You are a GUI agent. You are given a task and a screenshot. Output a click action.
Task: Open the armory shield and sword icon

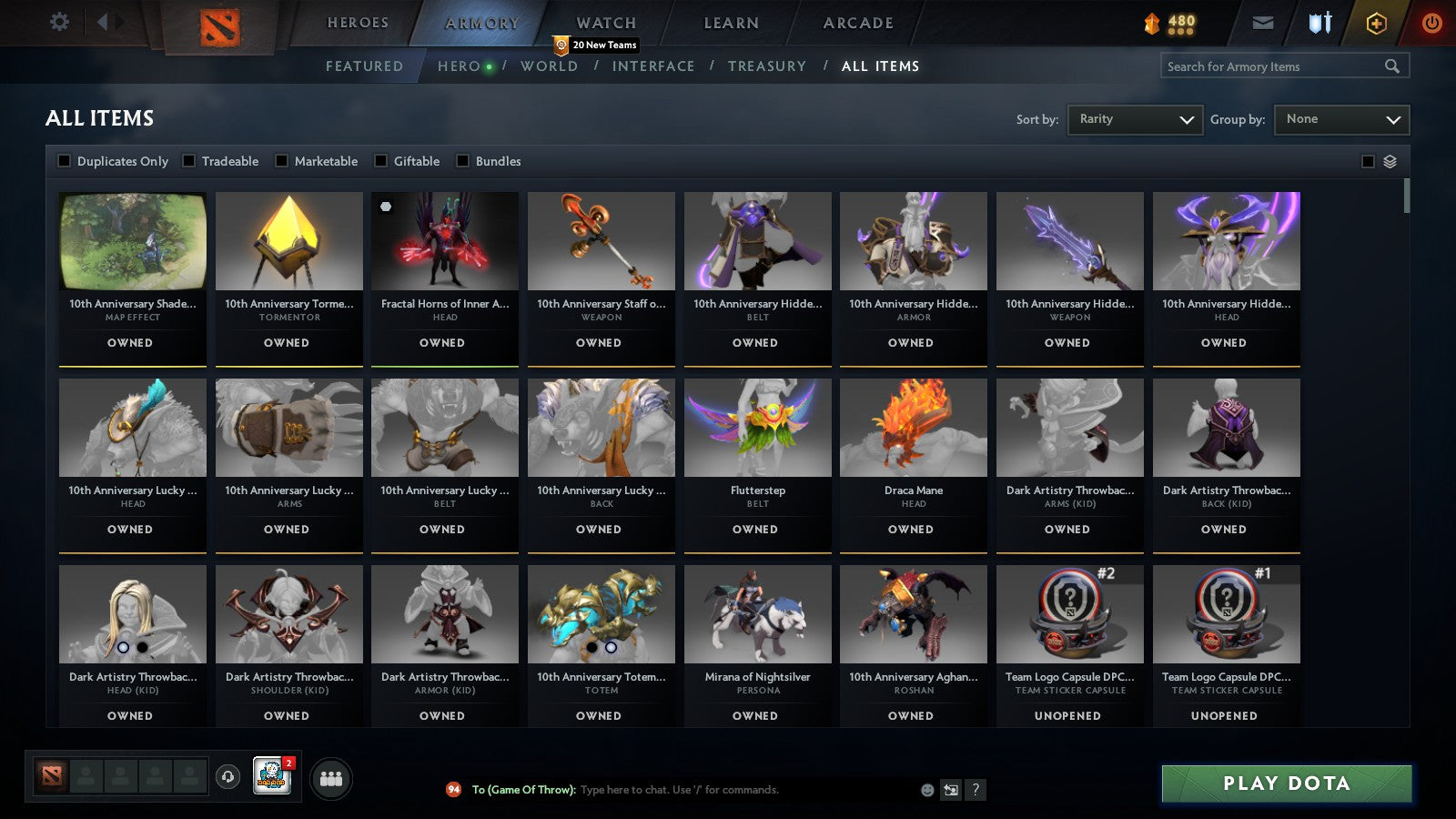[1318, 23]
